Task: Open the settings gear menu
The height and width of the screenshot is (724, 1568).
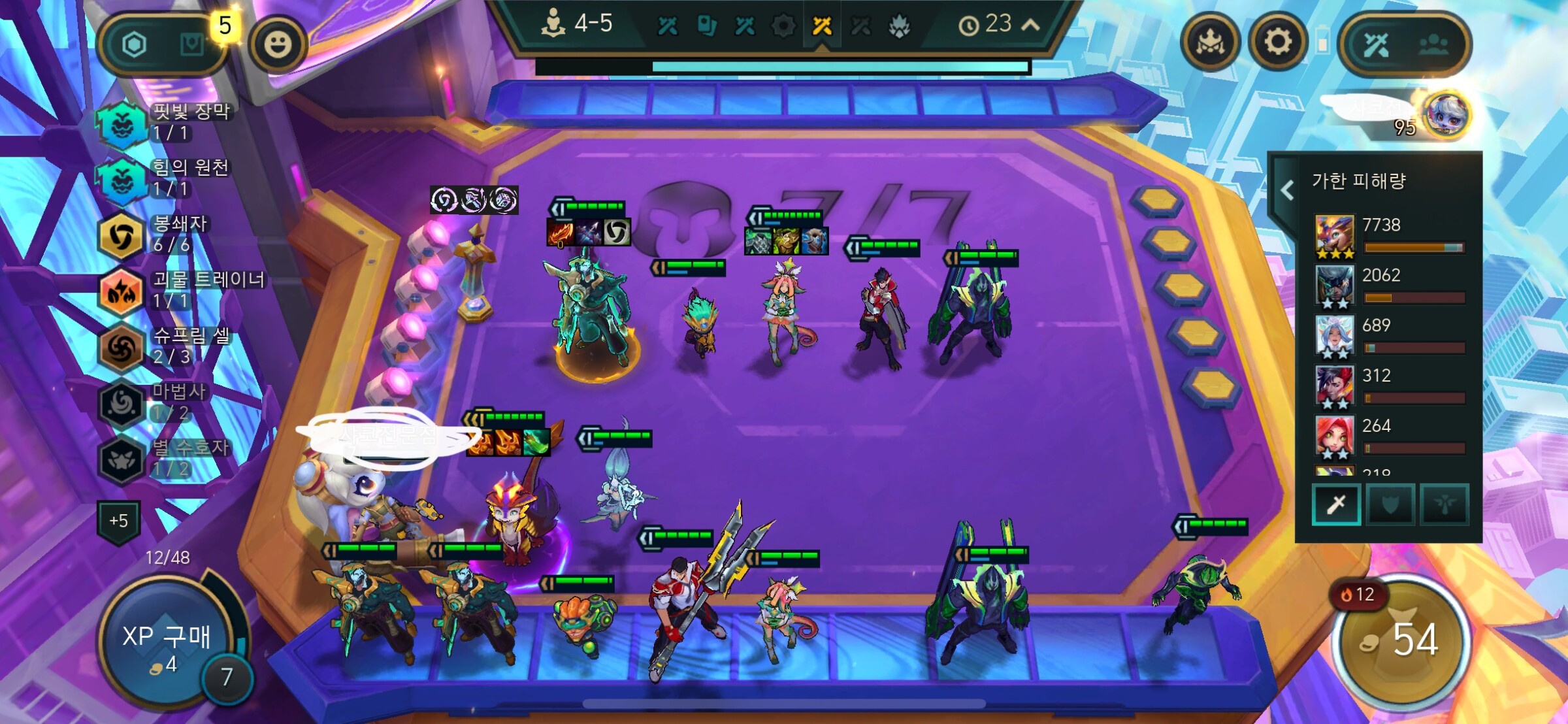Action: 1277,43
